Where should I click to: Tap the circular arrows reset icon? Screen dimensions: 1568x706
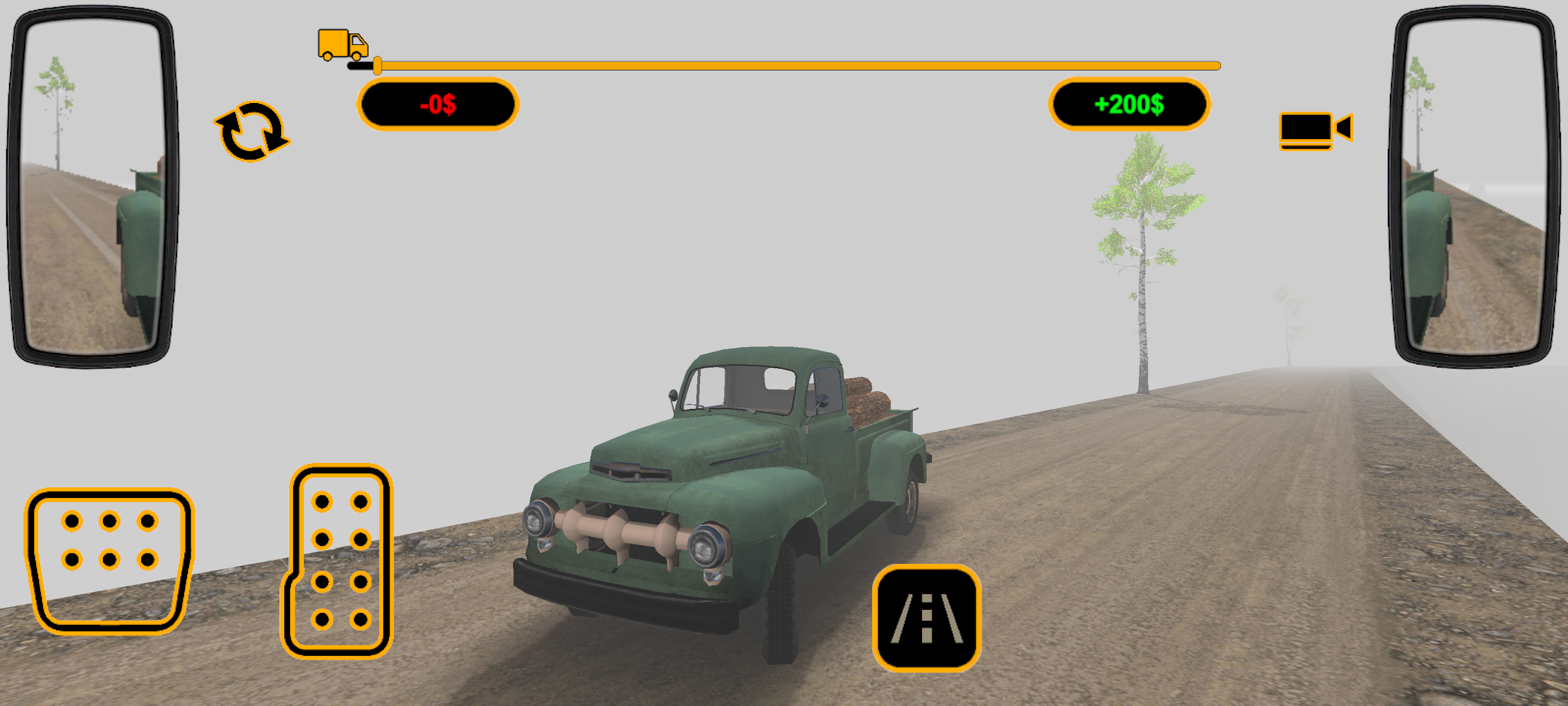(252, 132)
